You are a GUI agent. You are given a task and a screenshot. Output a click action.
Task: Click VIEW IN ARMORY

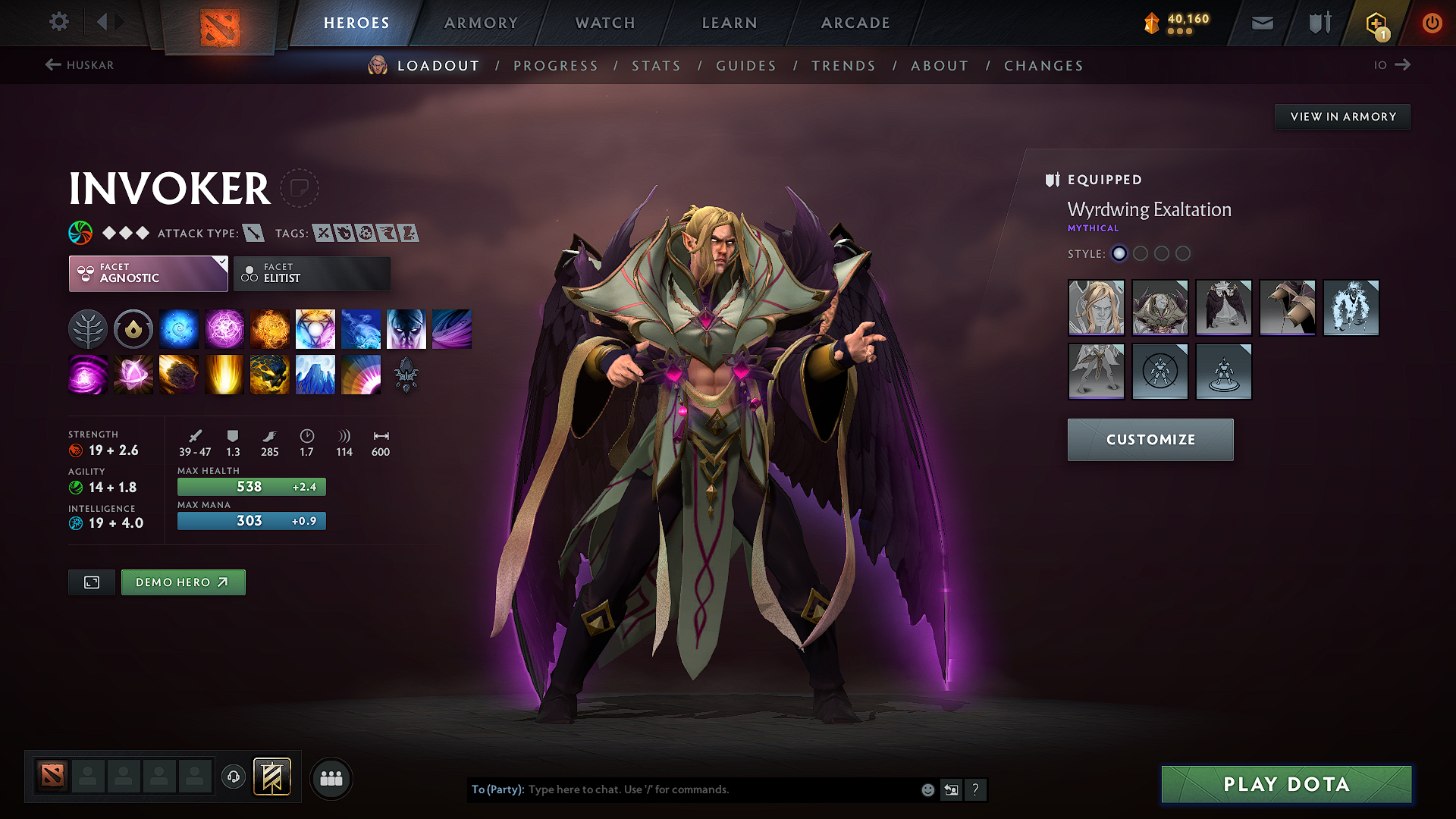tap(1342, 116)
